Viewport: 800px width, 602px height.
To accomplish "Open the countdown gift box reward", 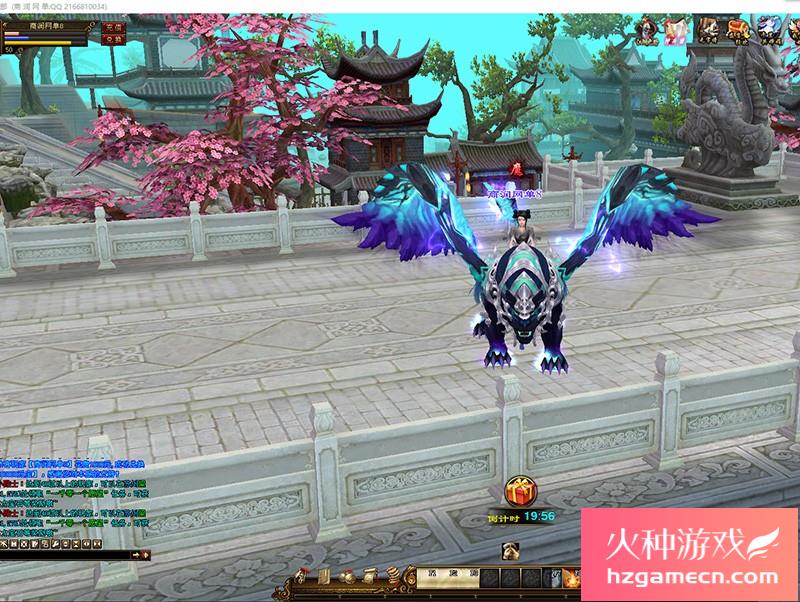I will point(521,491).
